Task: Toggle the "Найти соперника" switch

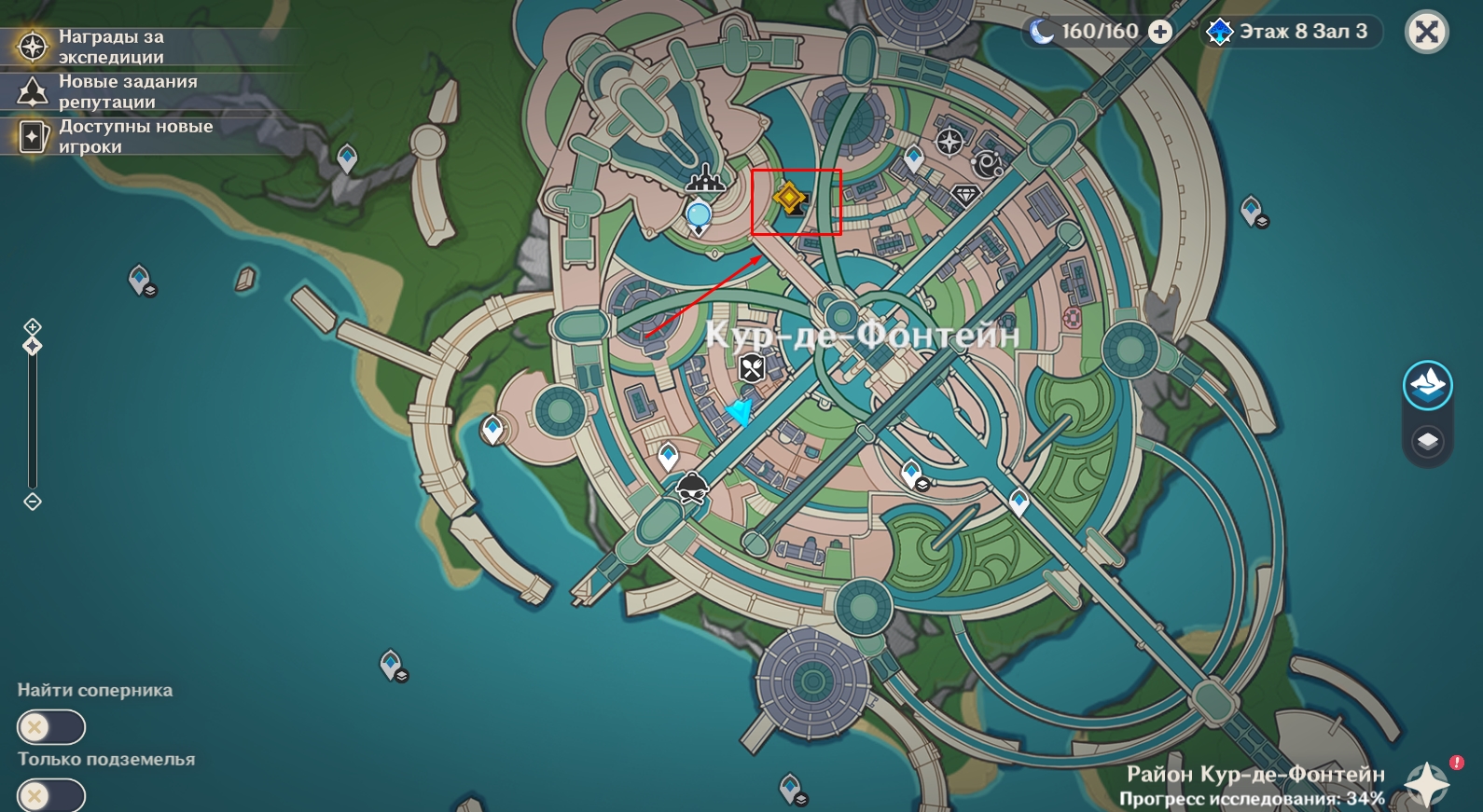Action: click(x=50, y=727)
